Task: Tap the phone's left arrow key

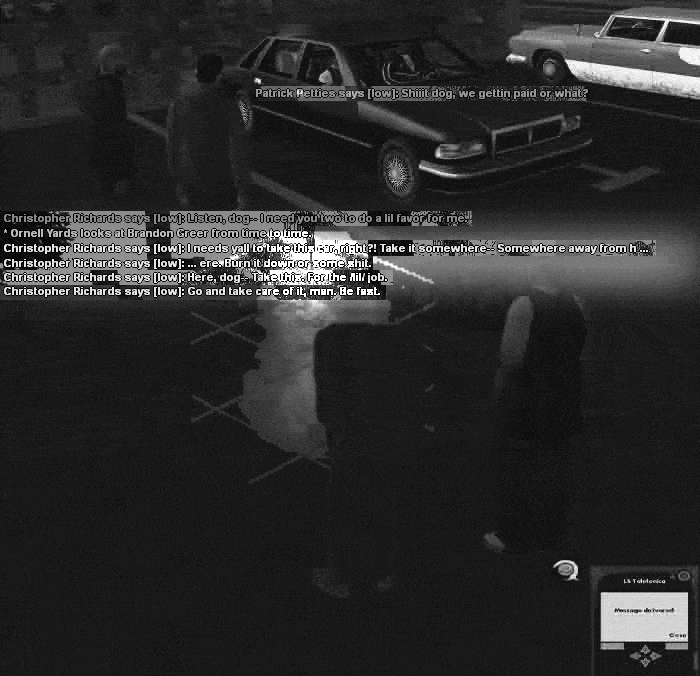Action: pos(636,657)
